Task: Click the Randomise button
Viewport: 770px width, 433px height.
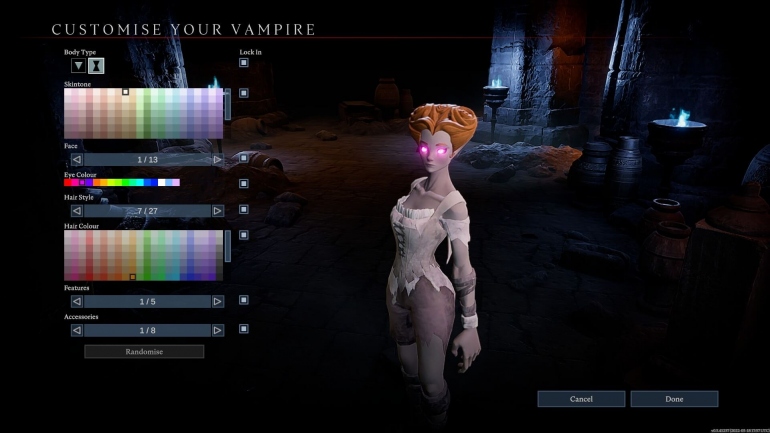Action: pos(144,352)
